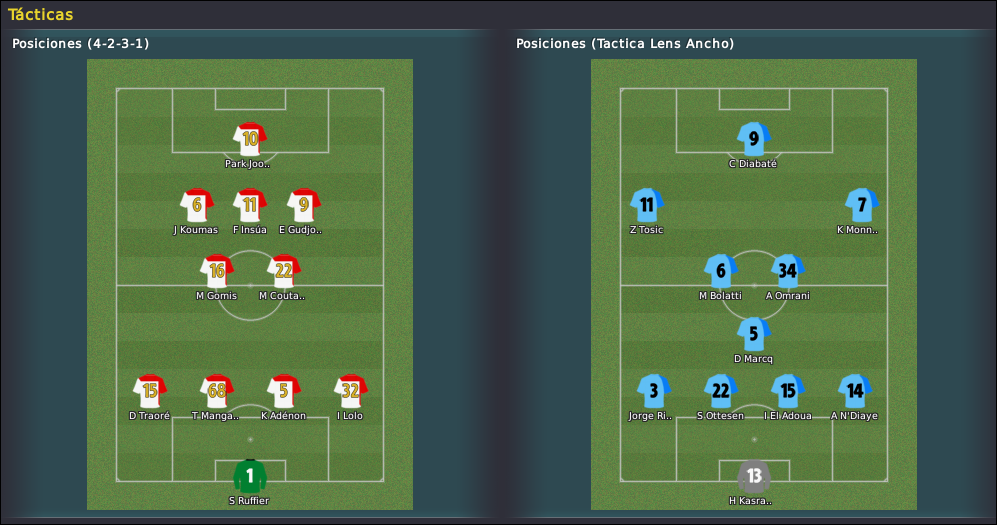This screenshot has height=525, width=997.
Task: Select E Gudjo's number 9 shirt
Action: click(x=303, y=205)
